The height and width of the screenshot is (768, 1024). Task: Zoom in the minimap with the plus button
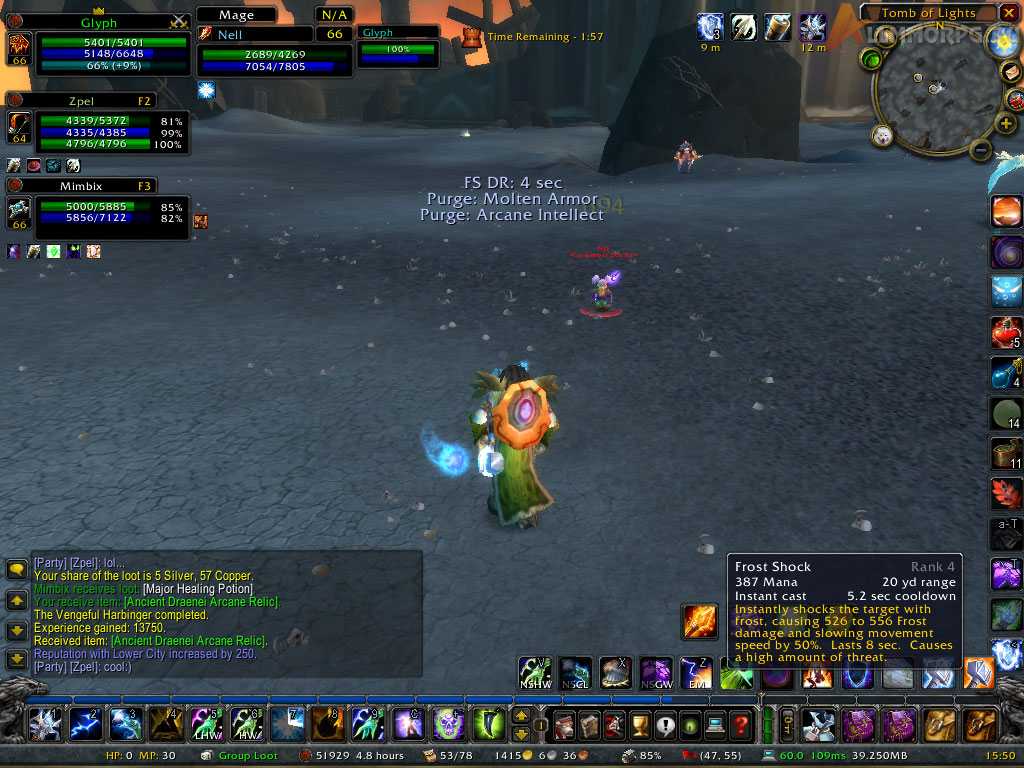1006,124
